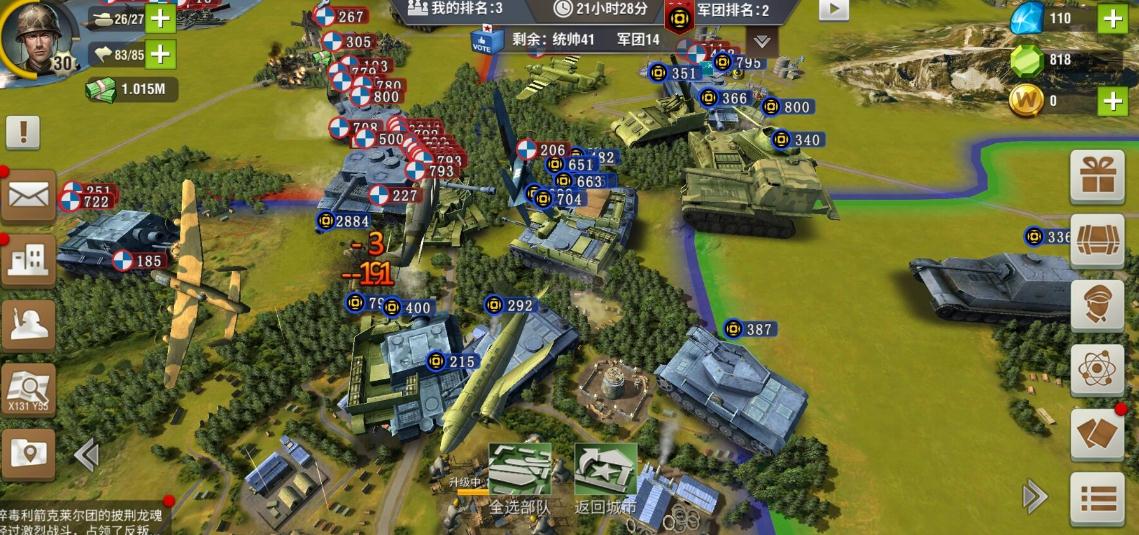The width and height of the screenshot is (1139, 535).
Task: Return to city with 返回城市
Action: [606, 478]
